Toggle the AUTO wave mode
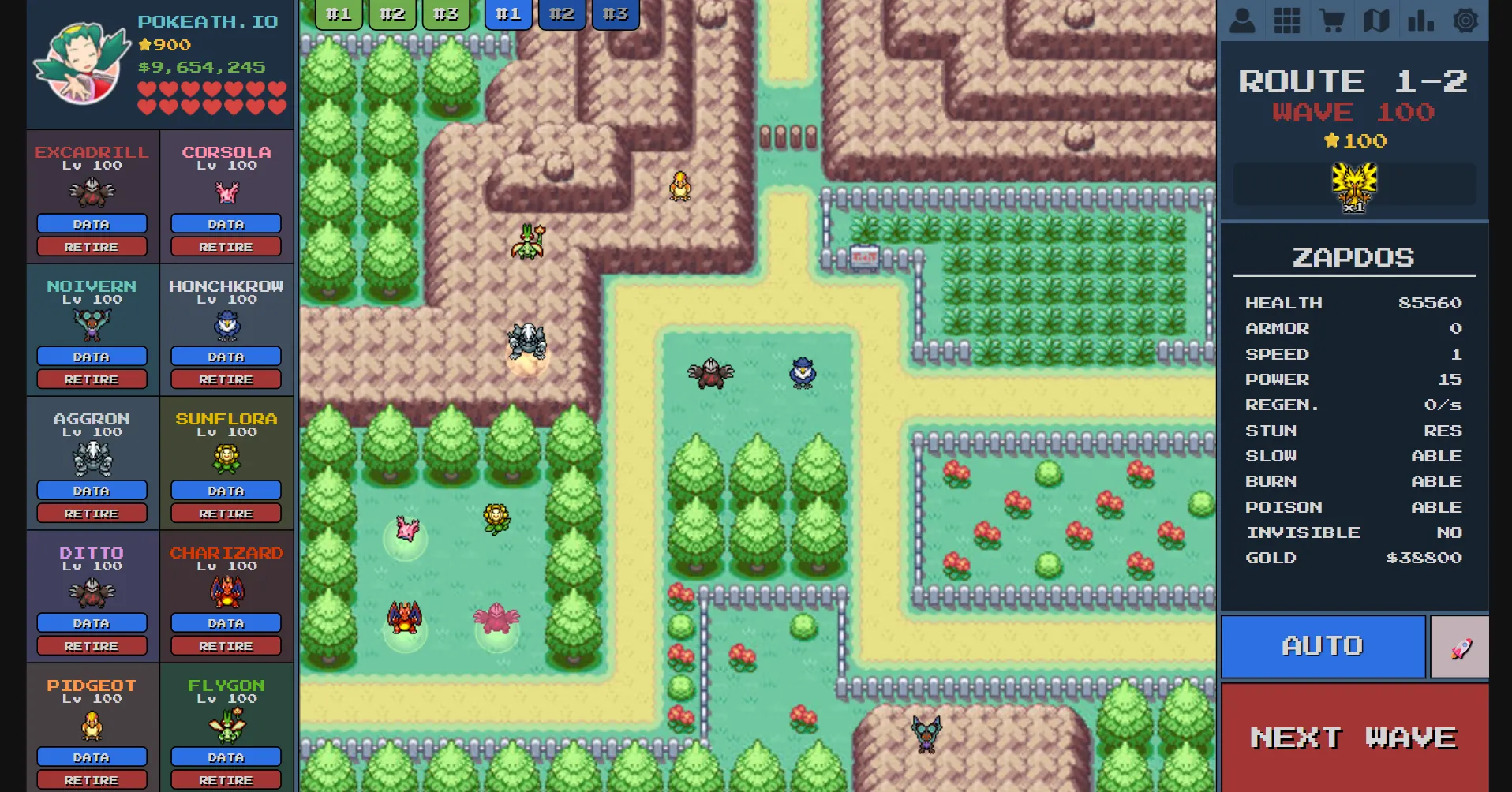Image resolution: width=1512 pixels, height=792 pixels. coord(1323,646)
